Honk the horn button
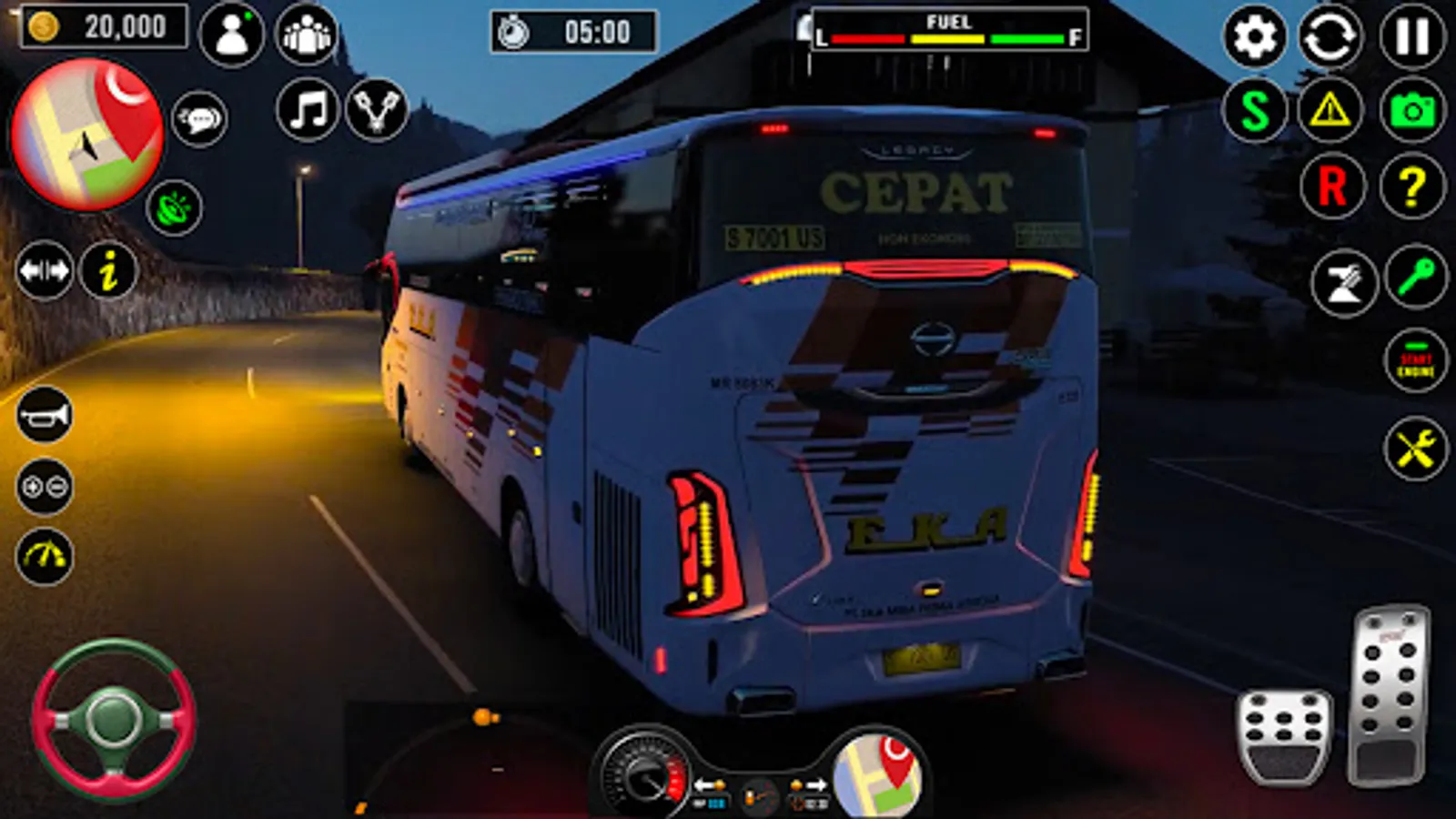 (x=44, y=415)
